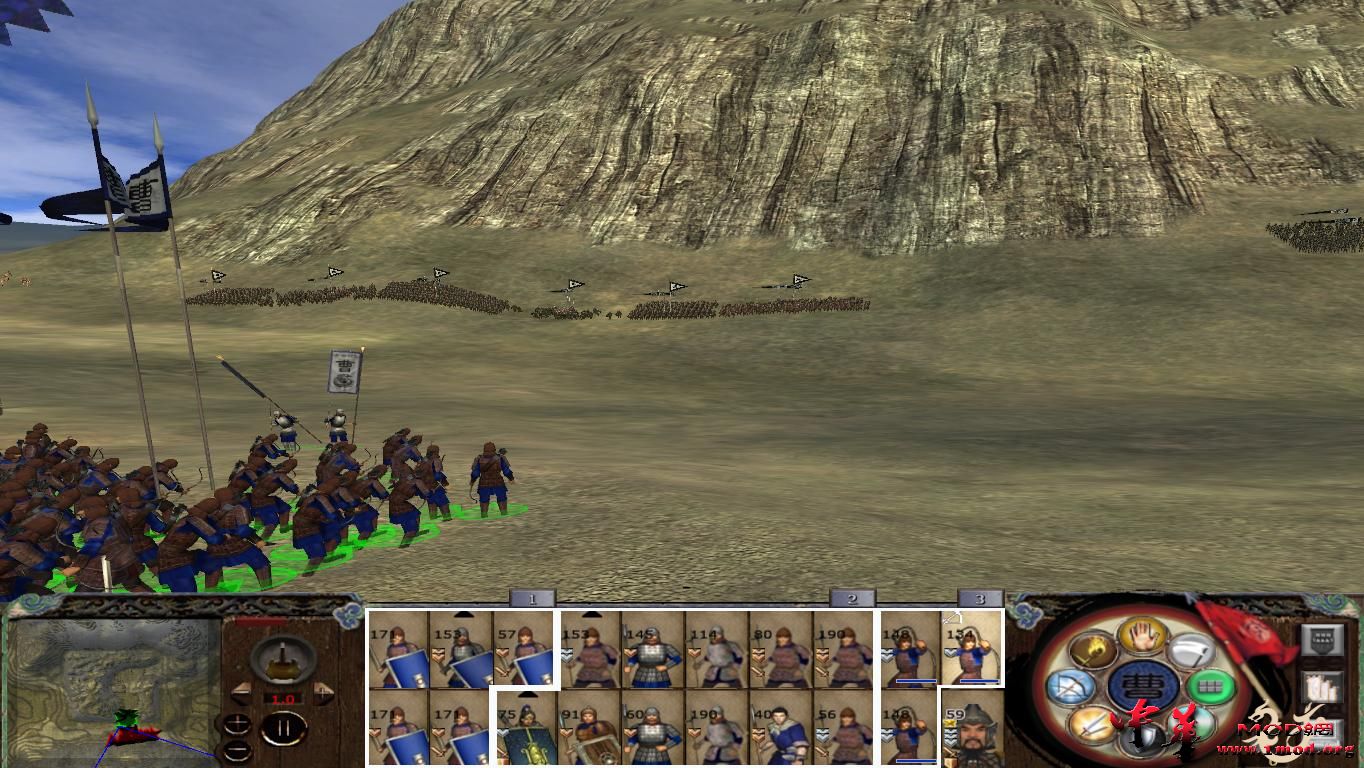Select the white halberd weapon icon

coord(1192,650)
